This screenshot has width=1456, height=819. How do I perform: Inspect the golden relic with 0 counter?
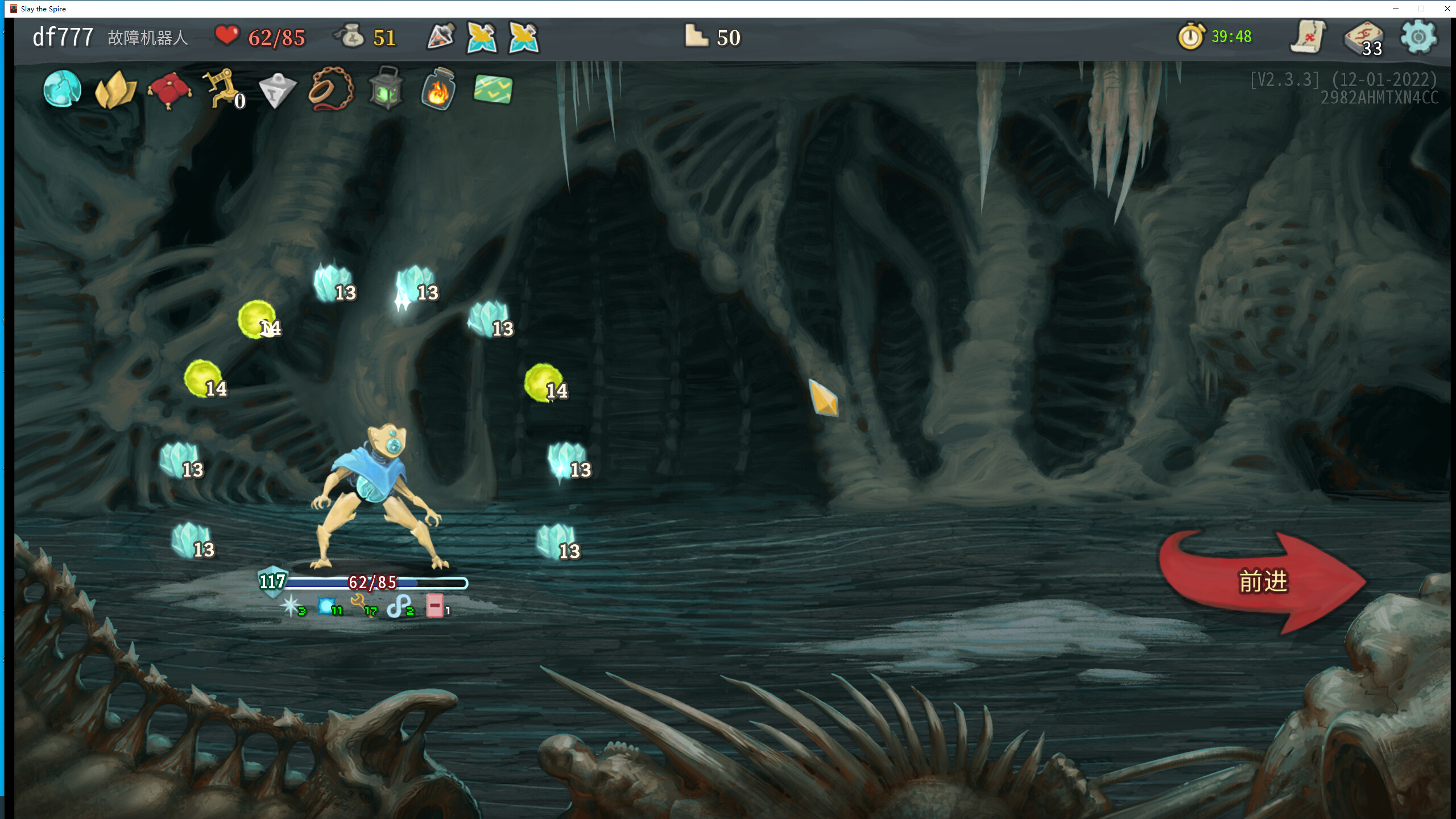click(x=222, y=88)
